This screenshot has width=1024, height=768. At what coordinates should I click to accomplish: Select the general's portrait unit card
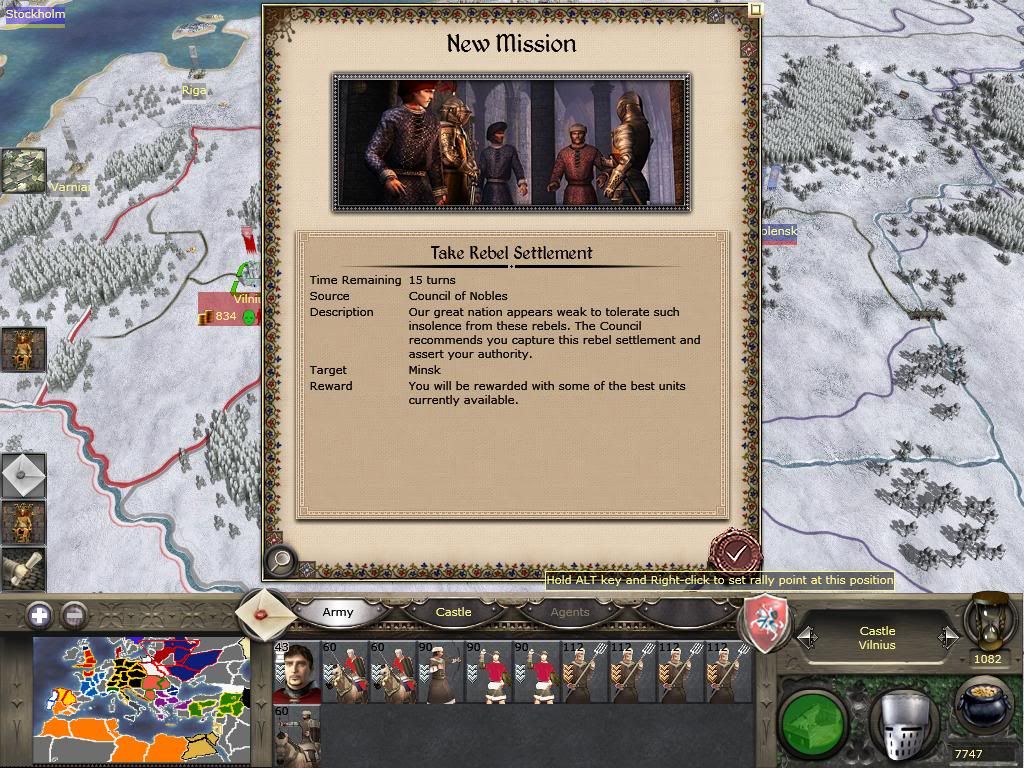296,672
